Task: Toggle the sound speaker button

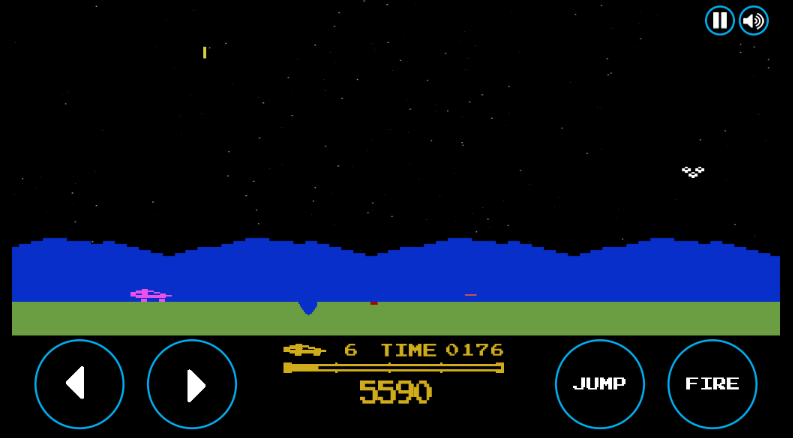Action: pyautogui.click(x=753, y=20)
